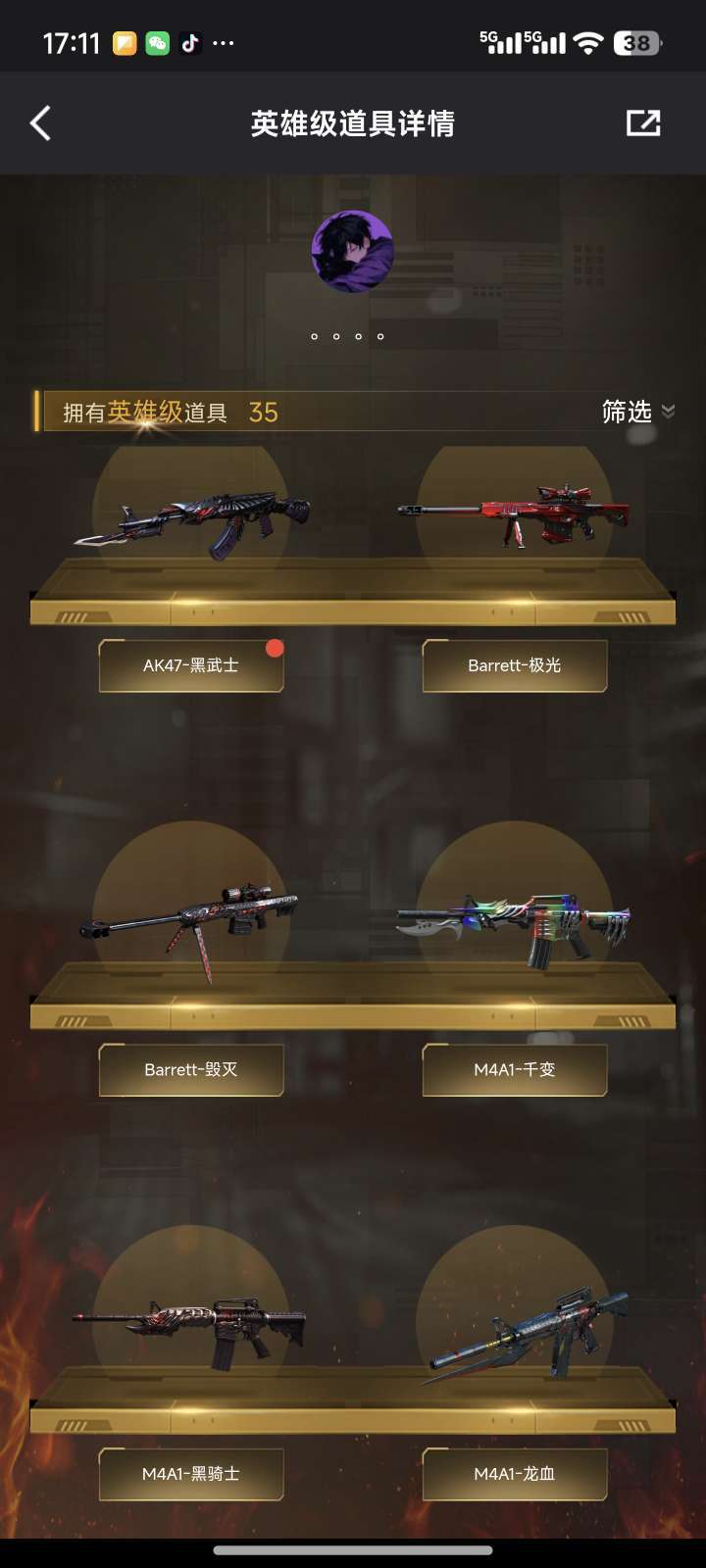The image size is (706, 1568).
Task: Open the purple-haired player avatar
Action: tap(352, 252)
